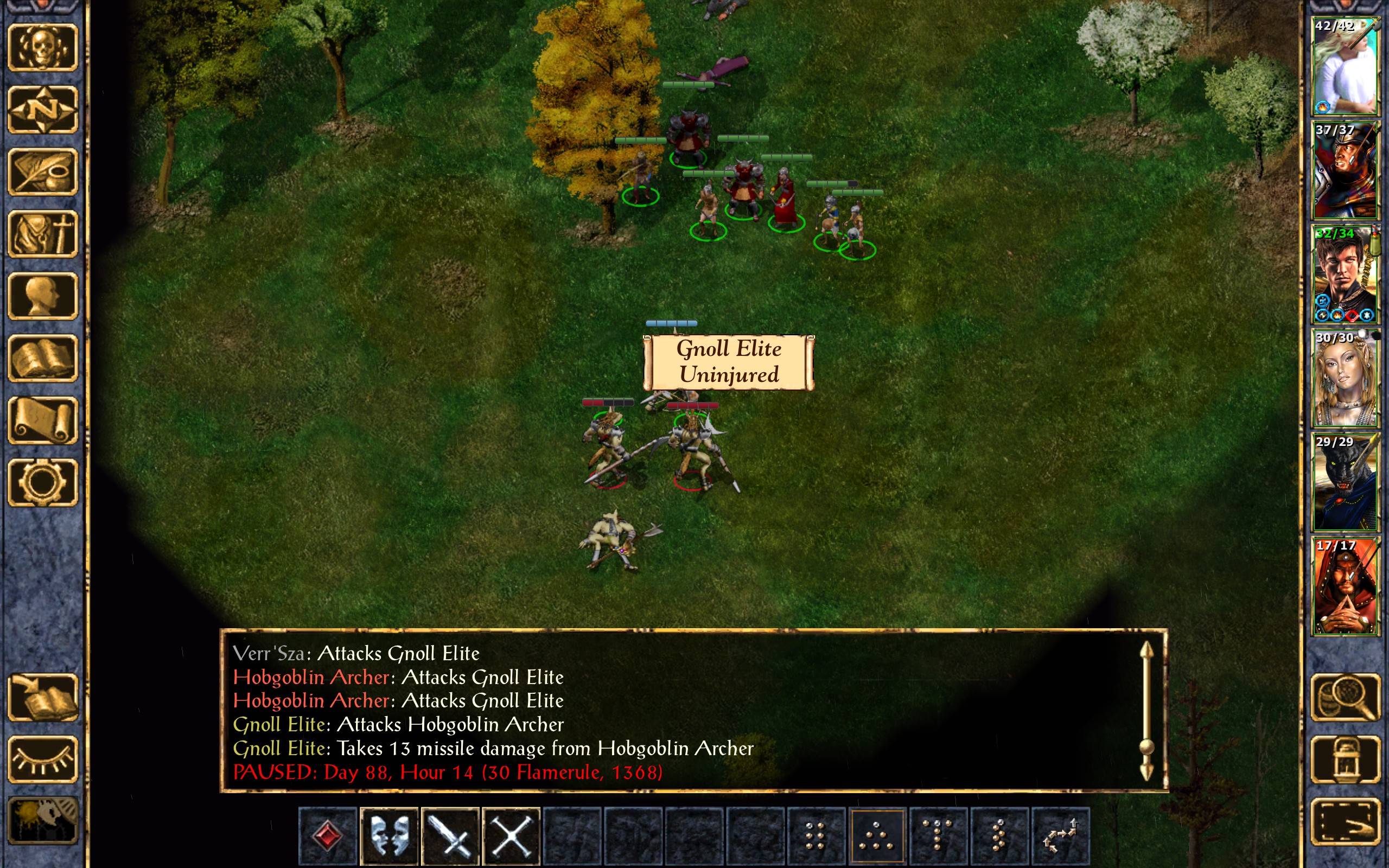Show the character record sheet
The height and width of the screenshot is (868, 1389).
[x=43, y=296]
